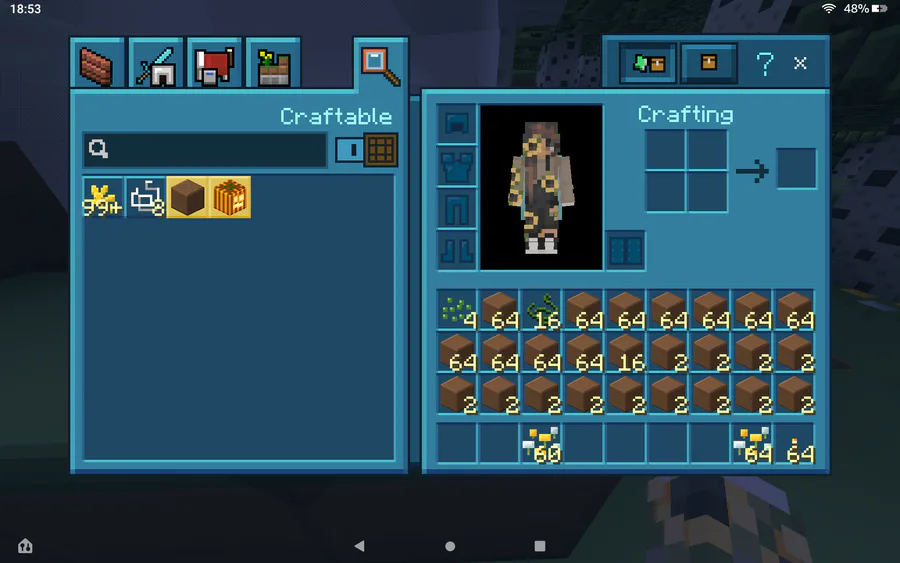Switch to the single chest inventory view
Image resolution: width=900 pixels, height=563 pixels.
point(709,63)
